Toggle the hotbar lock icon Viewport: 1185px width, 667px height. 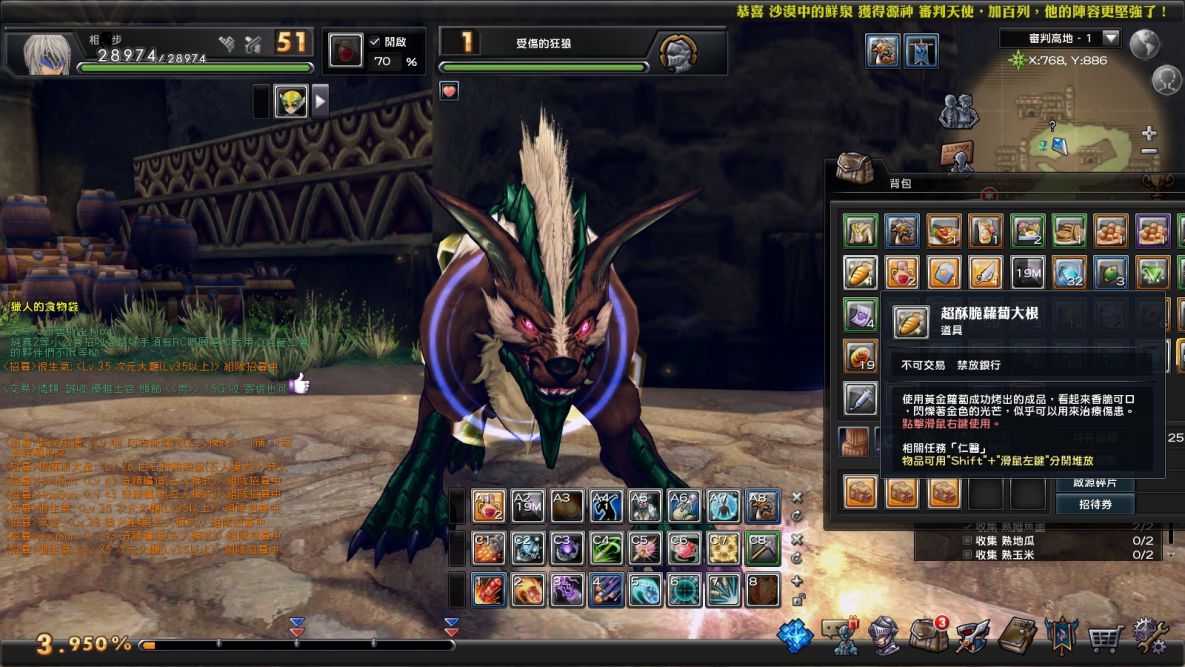coord(797,600)
